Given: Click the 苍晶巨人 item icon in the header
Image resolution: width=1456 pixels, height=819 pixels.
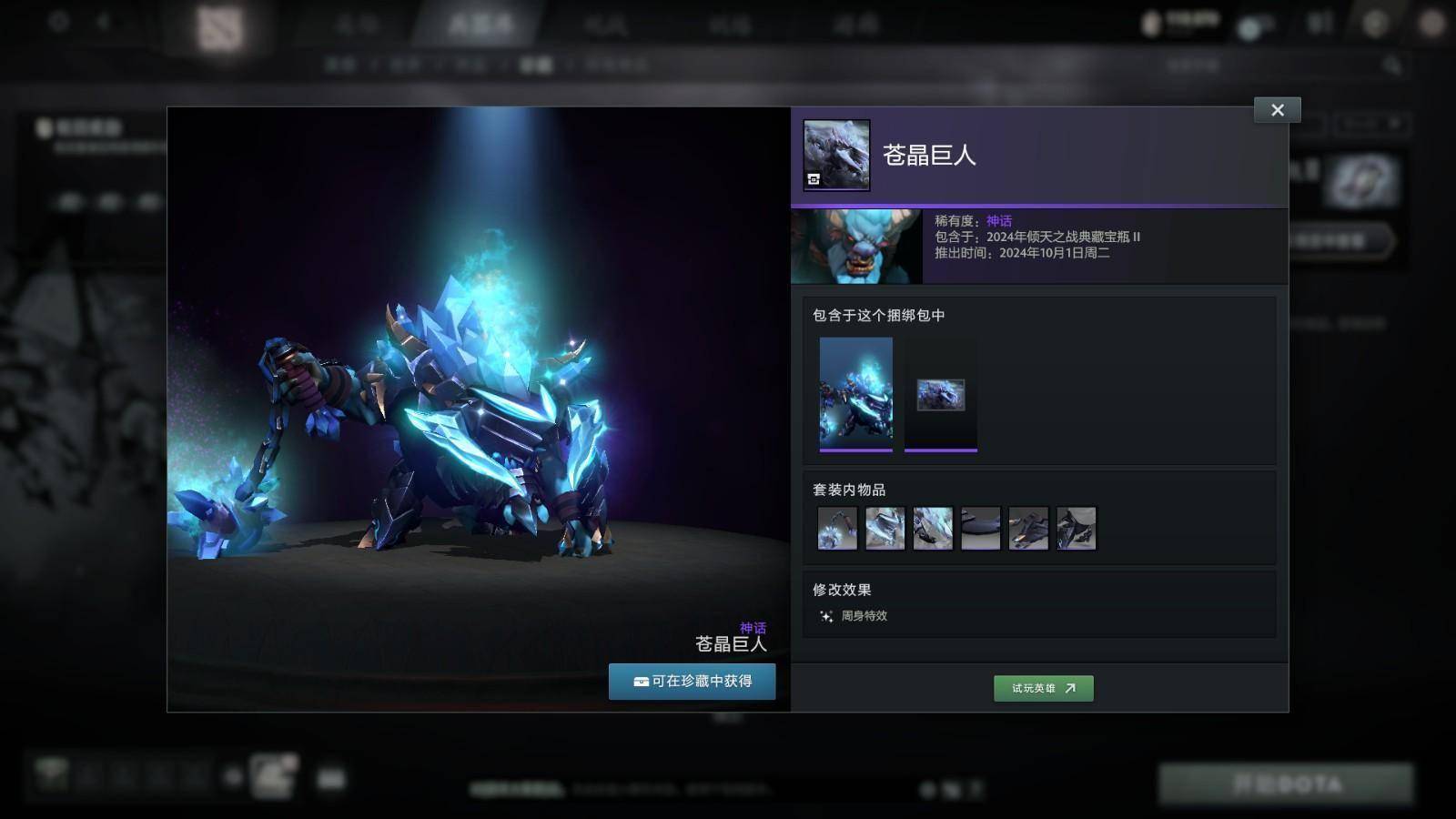Looking at the screenshot, I should point(836,155).
